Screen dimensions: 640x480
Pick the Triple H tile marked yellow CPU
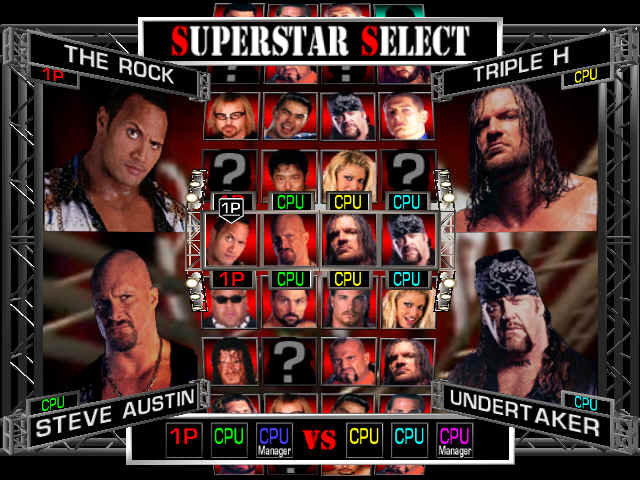point(349,240)
